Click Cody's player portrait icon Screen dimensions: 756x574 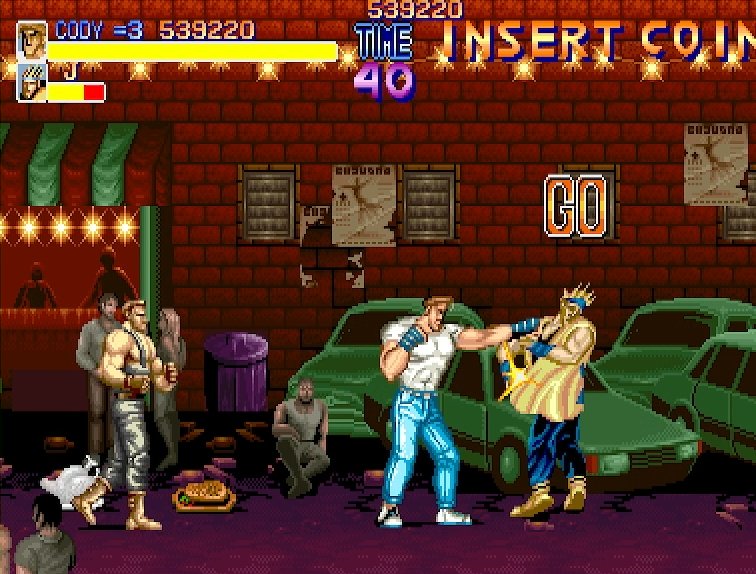(x=31, y=42)
